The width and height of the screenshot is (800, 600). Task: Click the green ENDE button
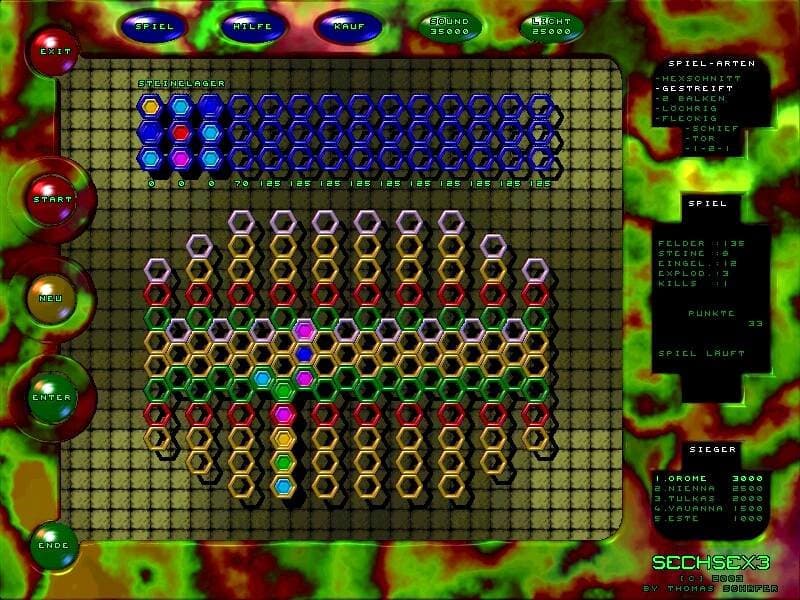53,545
